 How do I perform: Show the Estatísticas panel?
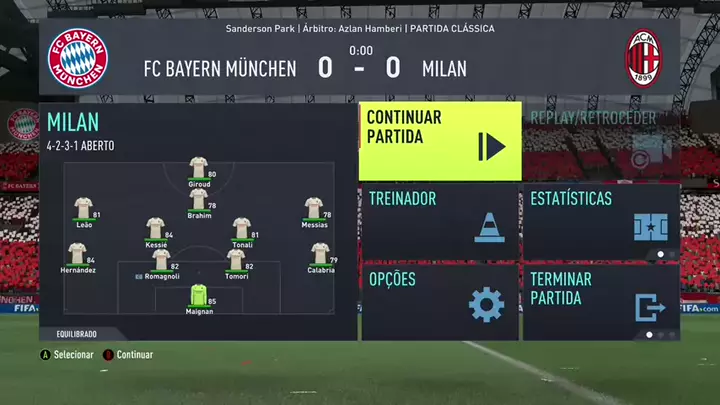point(600,221)
